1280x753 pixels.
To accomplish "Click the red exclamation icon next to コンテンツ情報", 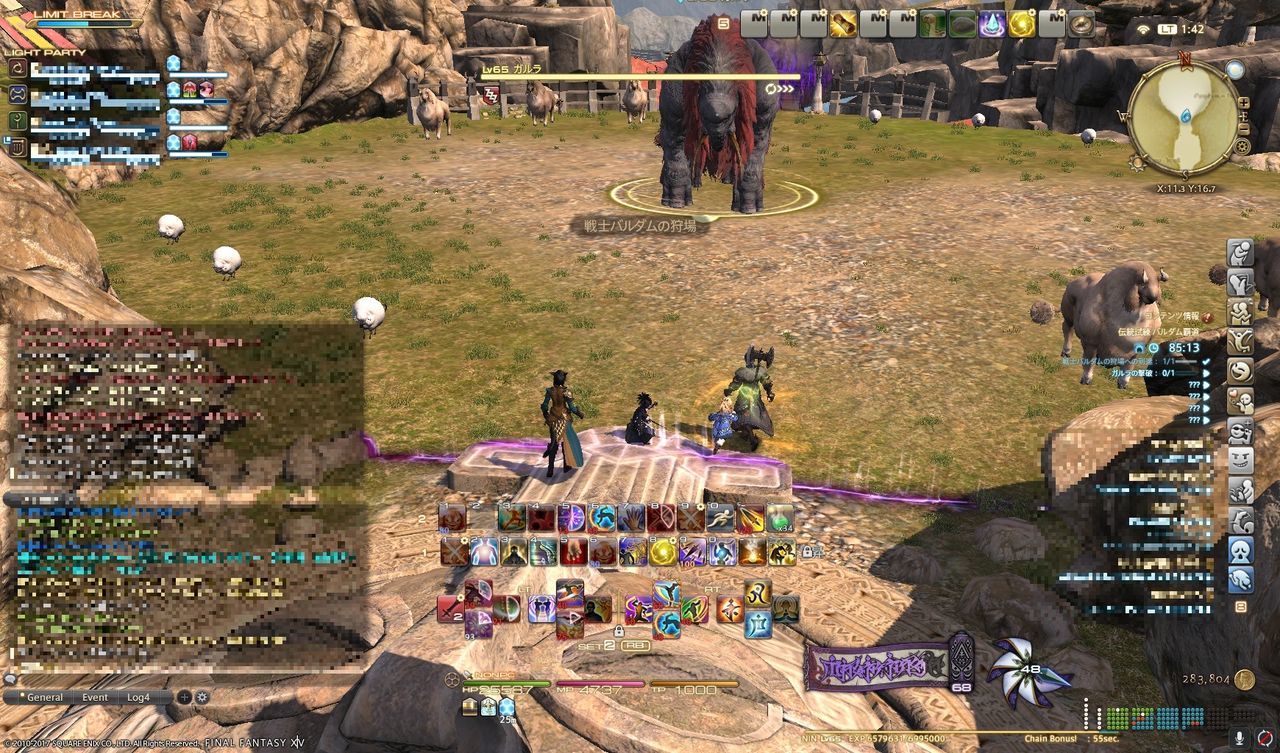I will point(1205,318).
